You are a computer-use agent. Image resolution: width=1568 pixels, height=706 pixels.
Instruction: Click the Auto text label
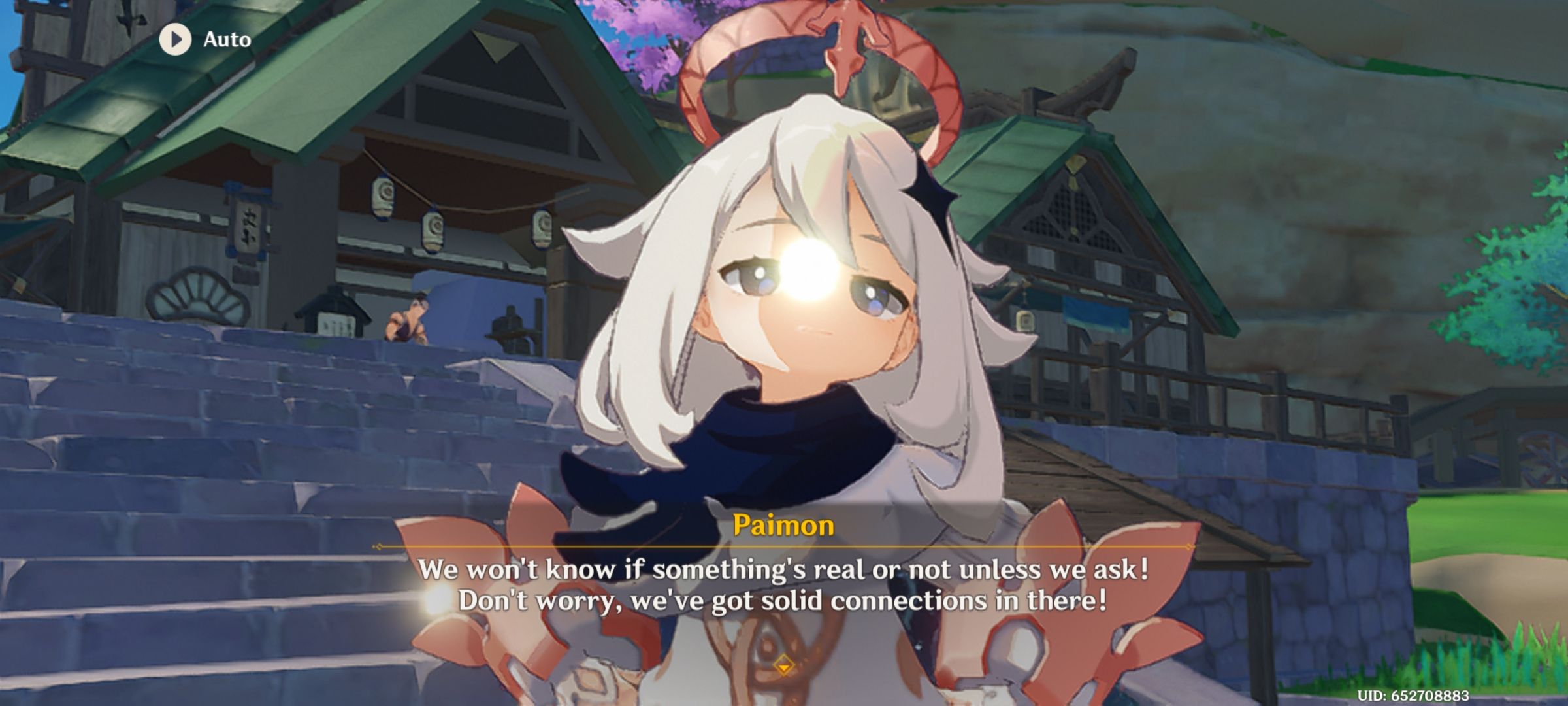(225, 41)
